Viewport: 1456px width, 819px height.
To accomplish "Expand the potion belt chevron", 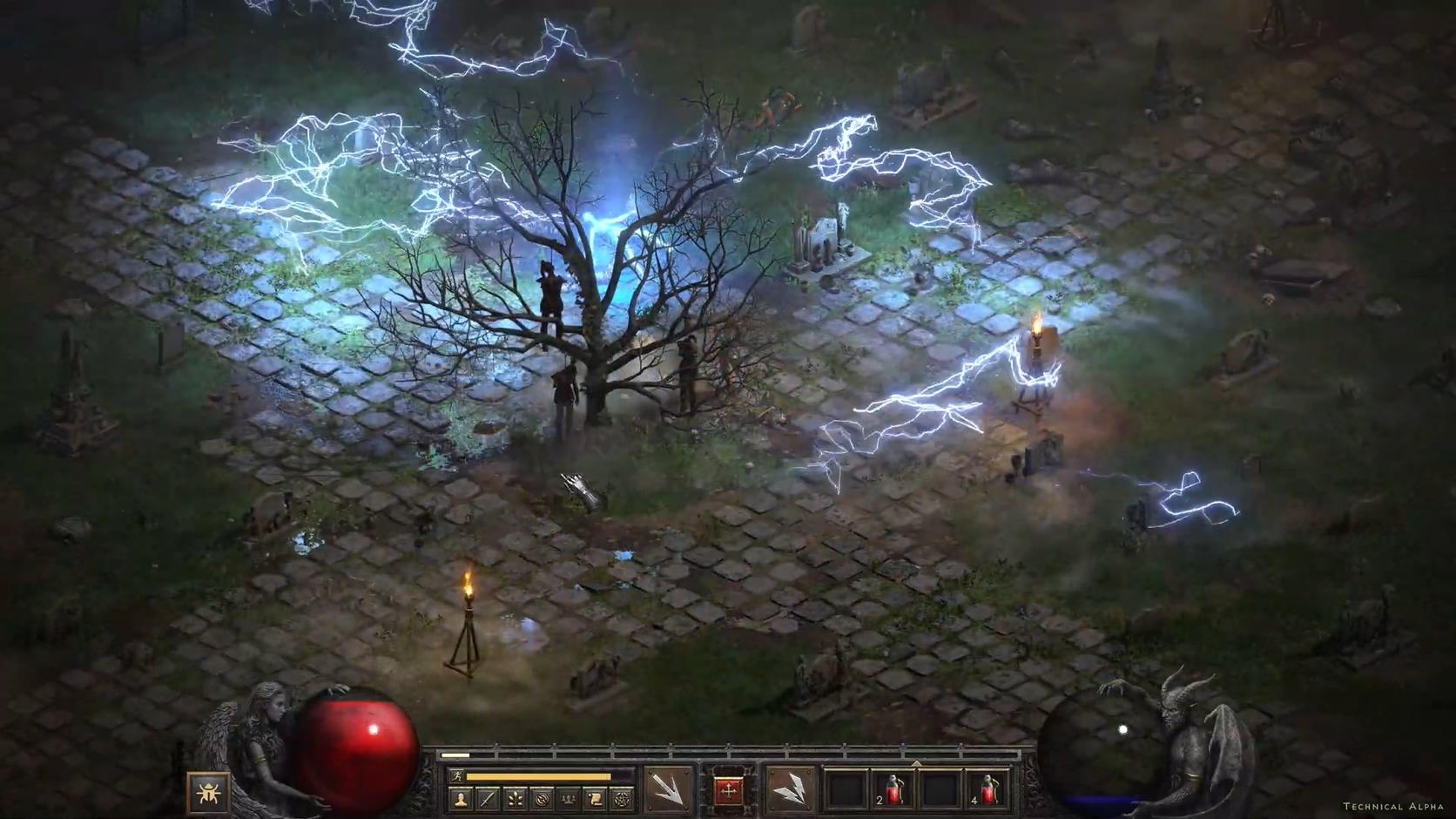I will [916, 763].
